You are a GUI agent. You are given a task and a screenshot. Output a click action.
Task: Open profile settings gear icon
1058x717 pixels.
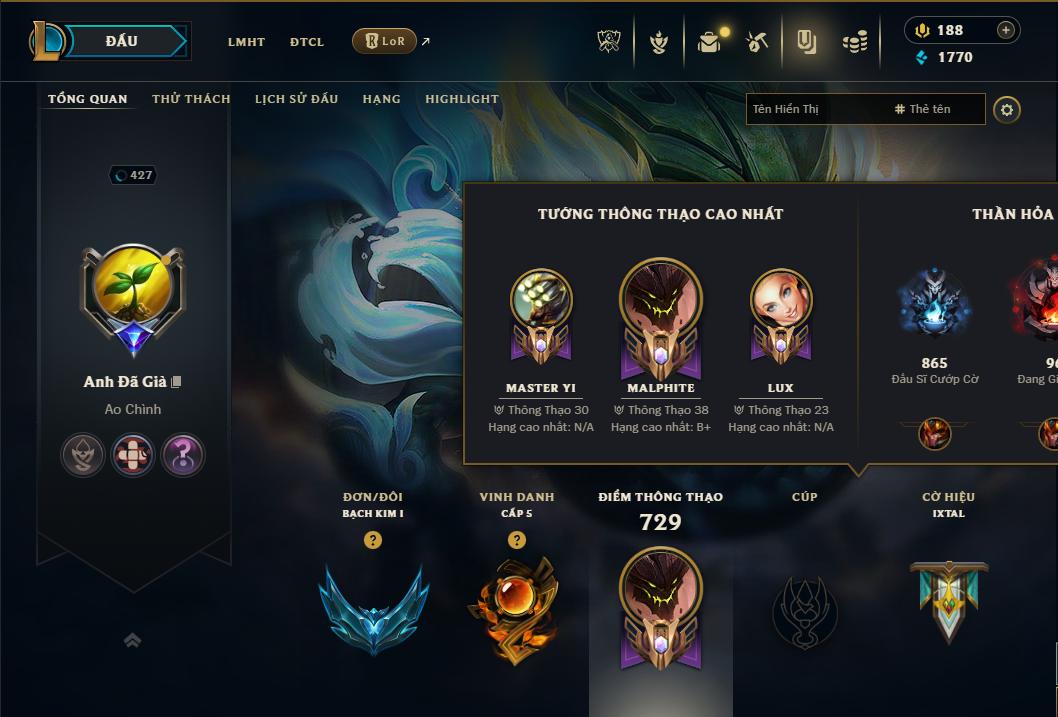1007,109
